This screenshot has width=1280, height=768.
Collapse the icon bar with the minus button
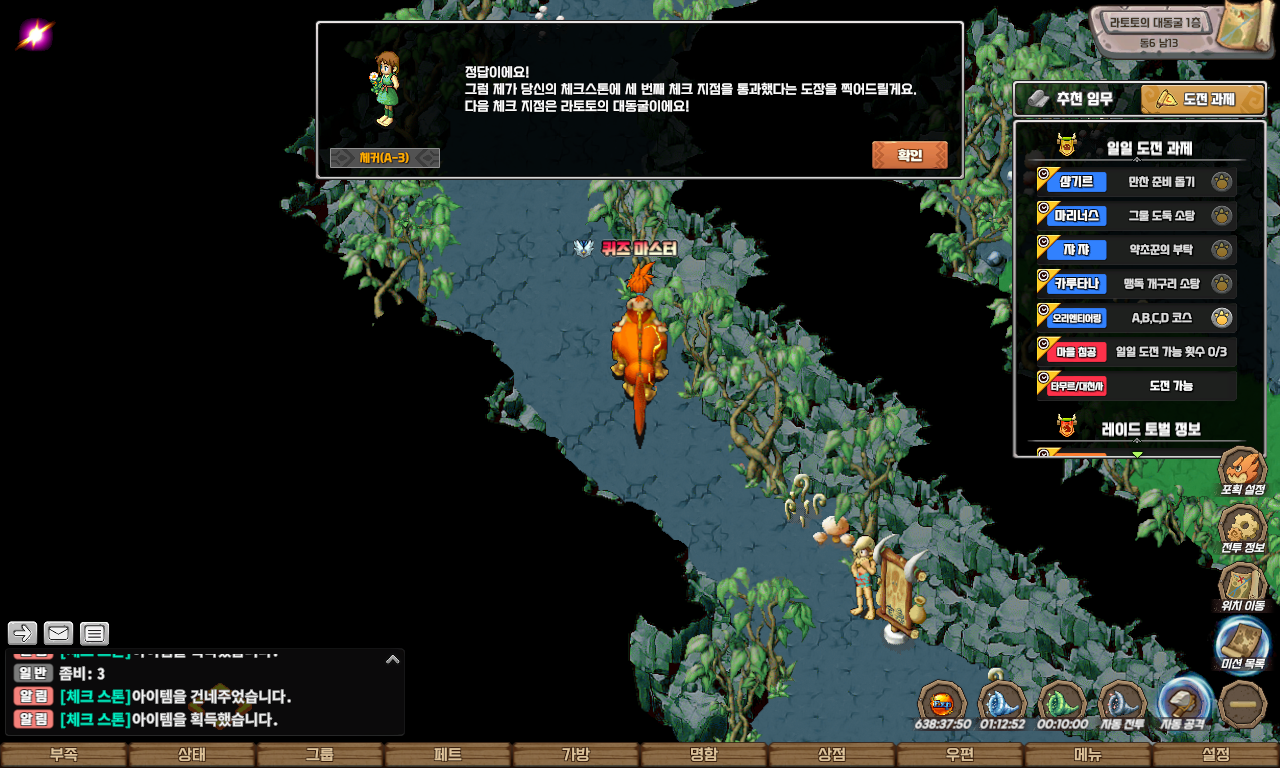tap(1244, 704)
